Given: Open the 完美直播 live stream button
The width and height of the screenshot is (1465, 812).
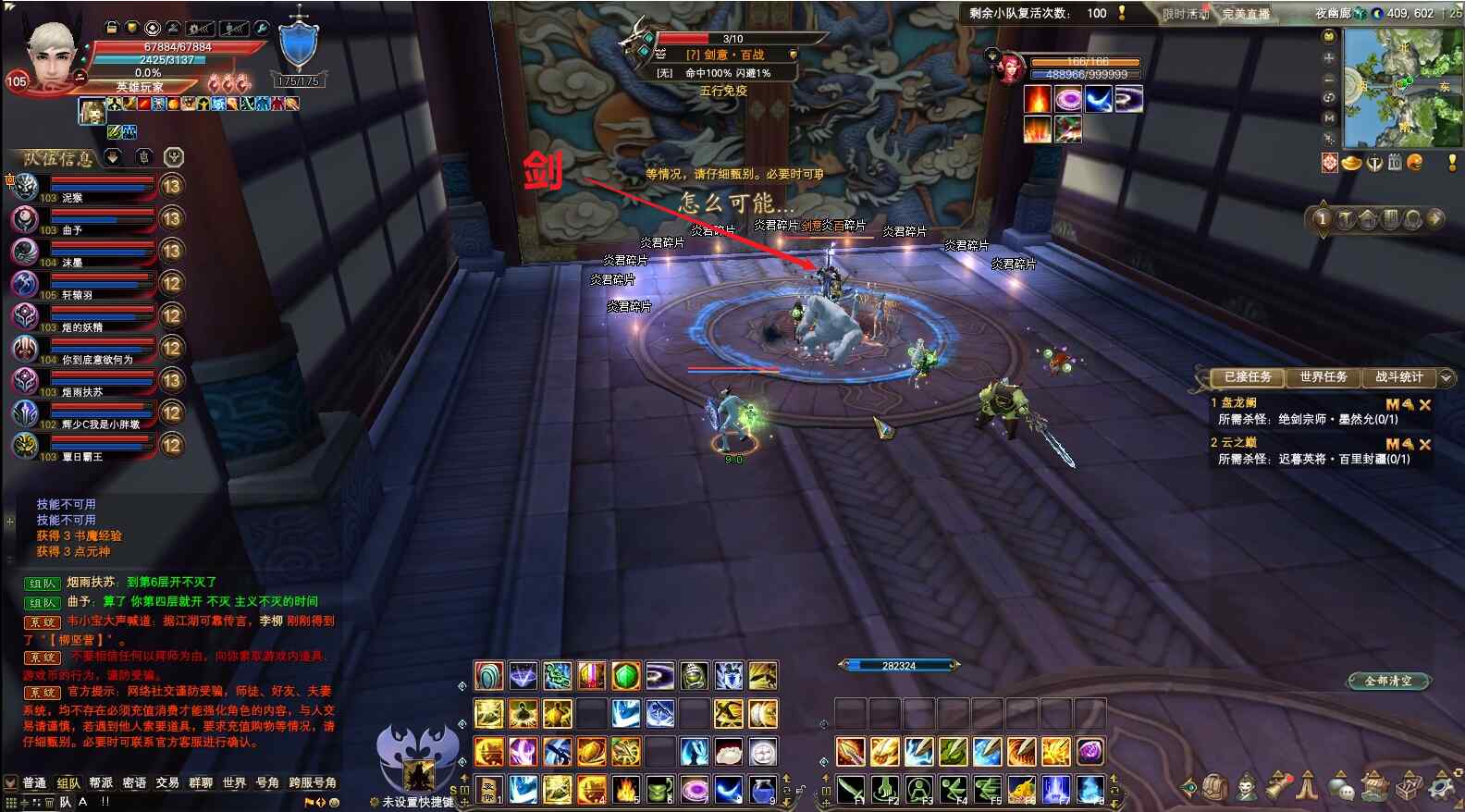Looking at the screenshot, I should 1246,14.
